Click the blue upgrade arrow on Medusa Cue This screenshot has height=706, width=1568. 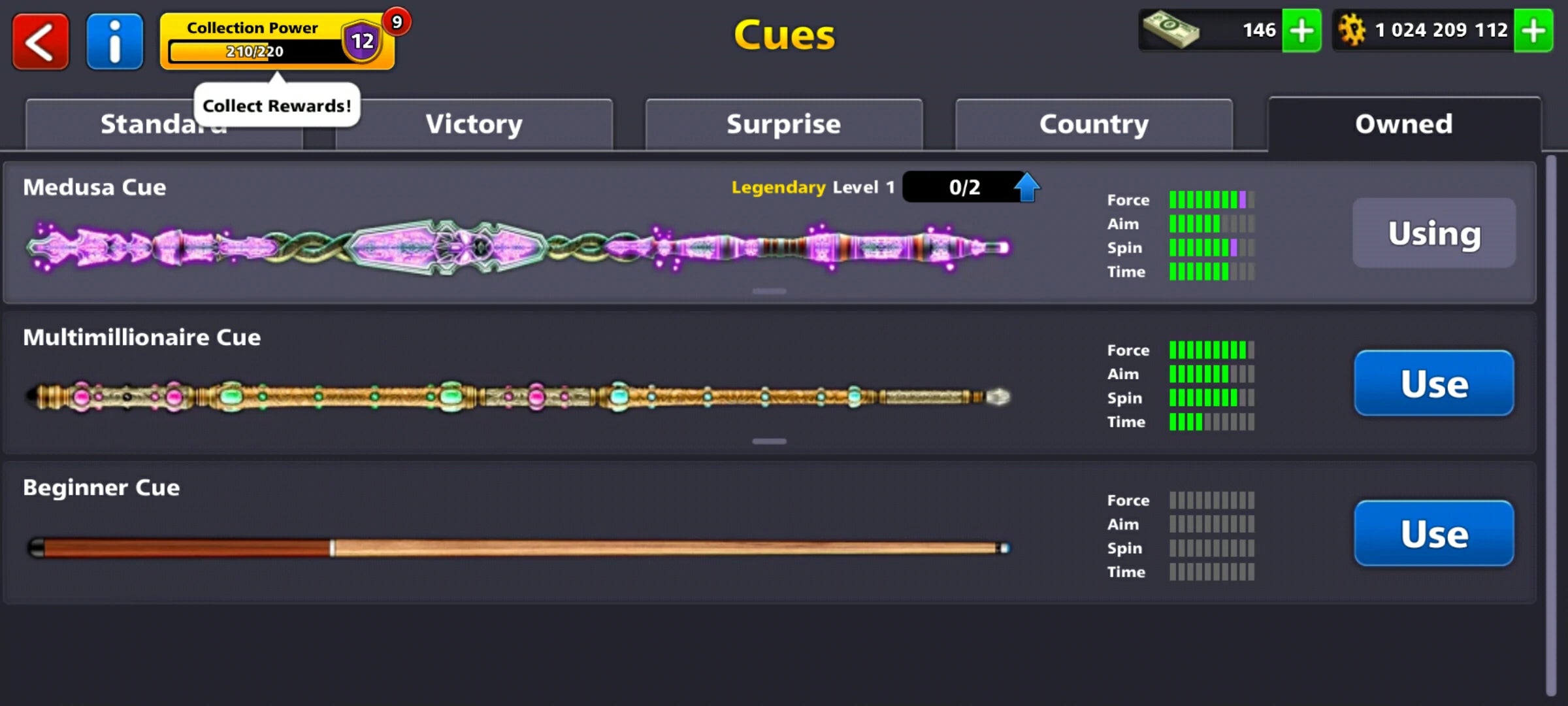click(1027, 188)
